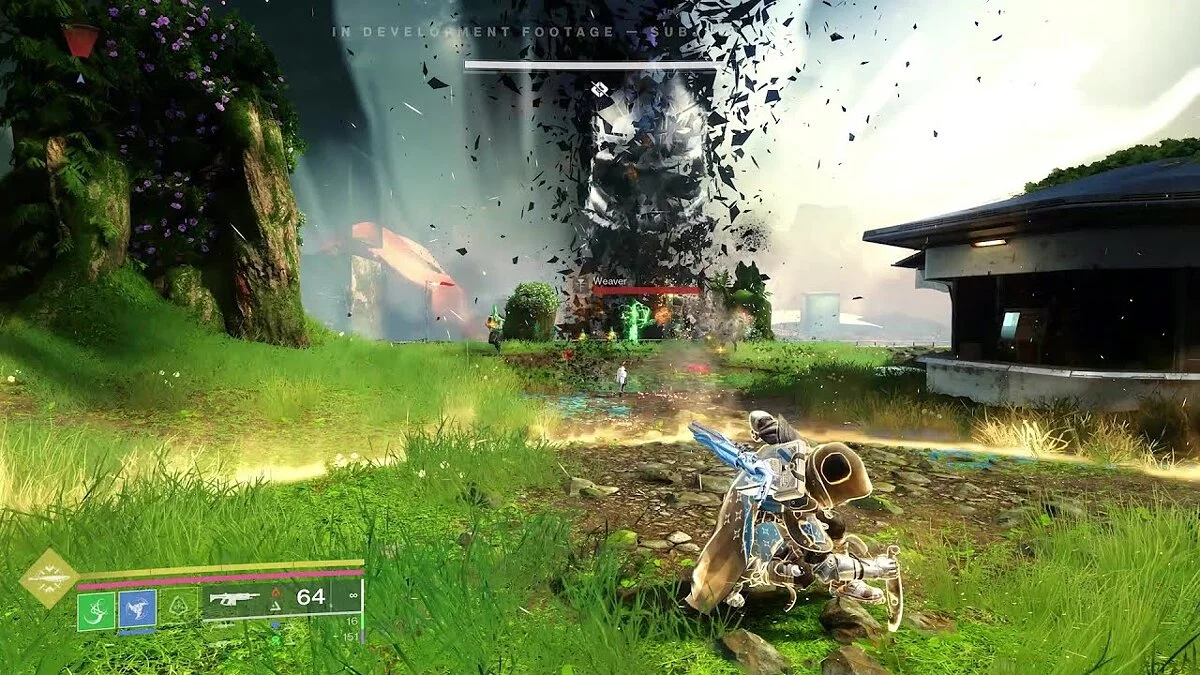The height and width of the screenshot is (675, 1200).
Task: Select the dimmed class ability icon
Action: point(178,608)
